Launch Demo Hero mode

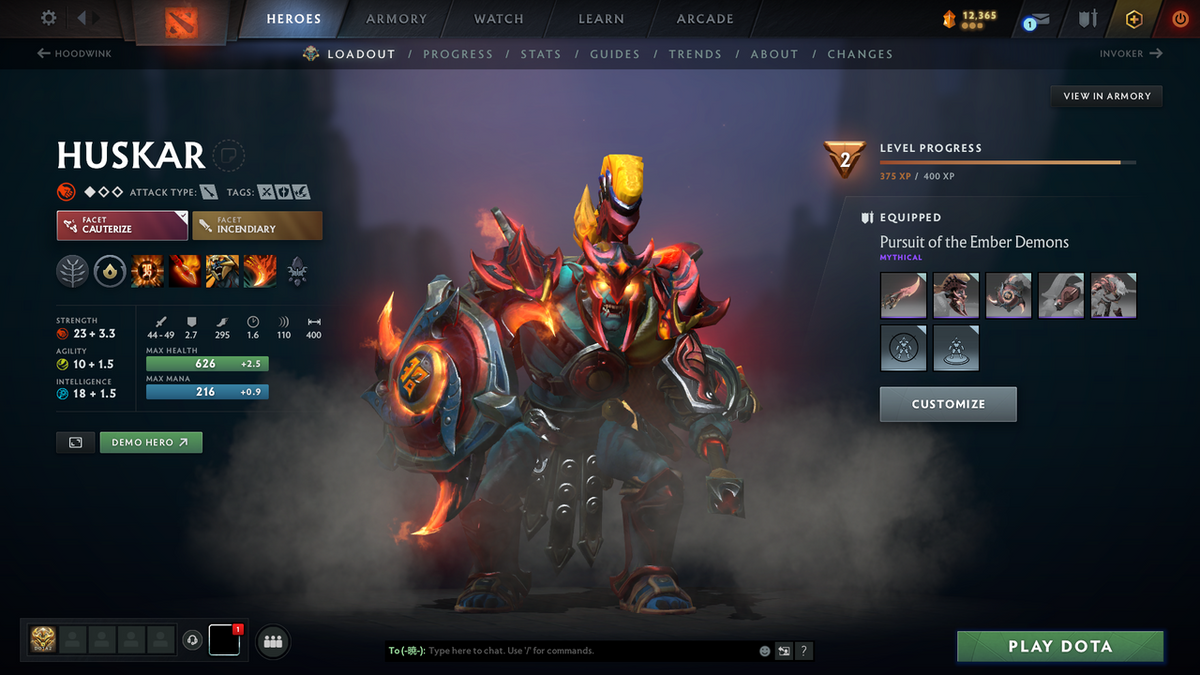pos(151,442)
